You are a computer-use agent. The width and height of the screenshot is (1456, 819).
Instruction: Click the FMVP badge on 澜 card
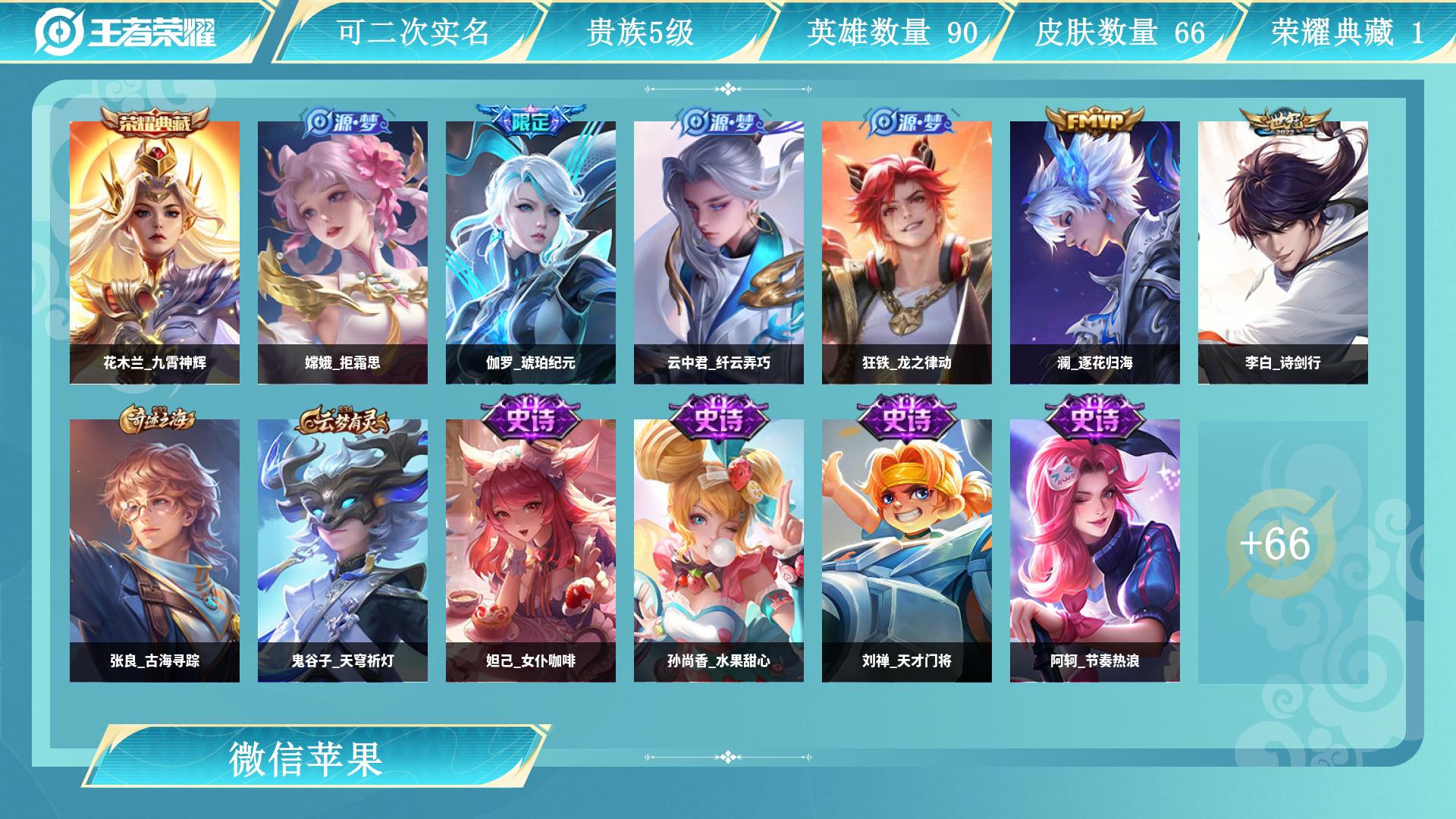tap(1095, 120)
